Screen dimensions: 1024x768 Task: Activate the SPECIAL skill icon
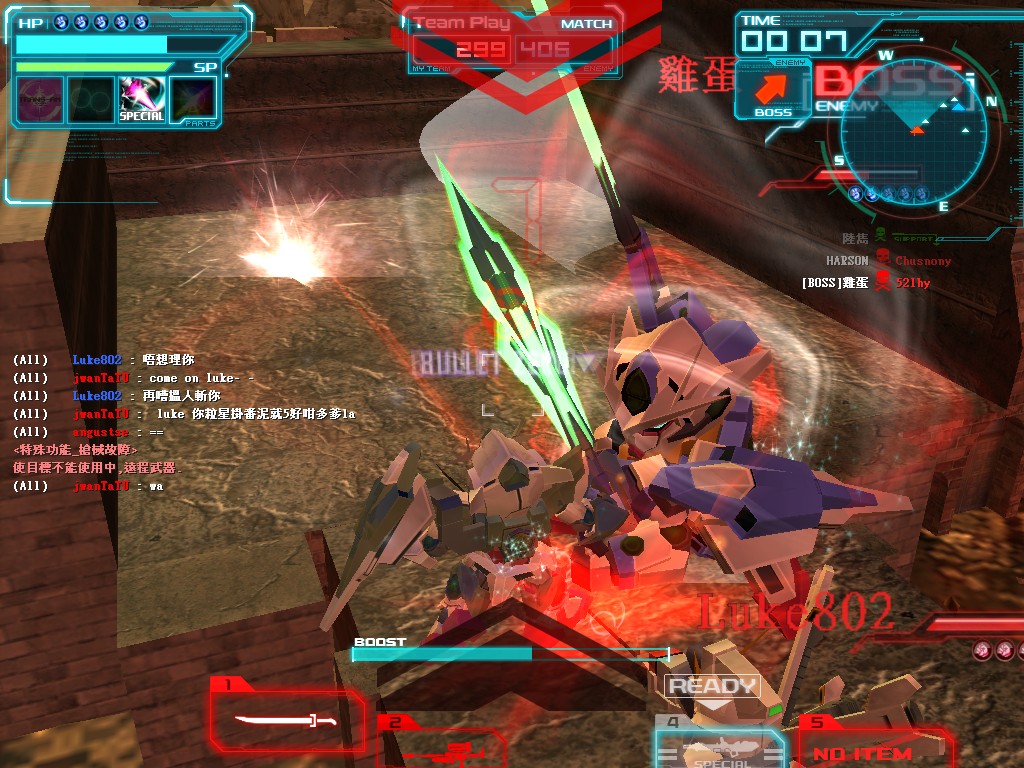[x=141, y=99]
